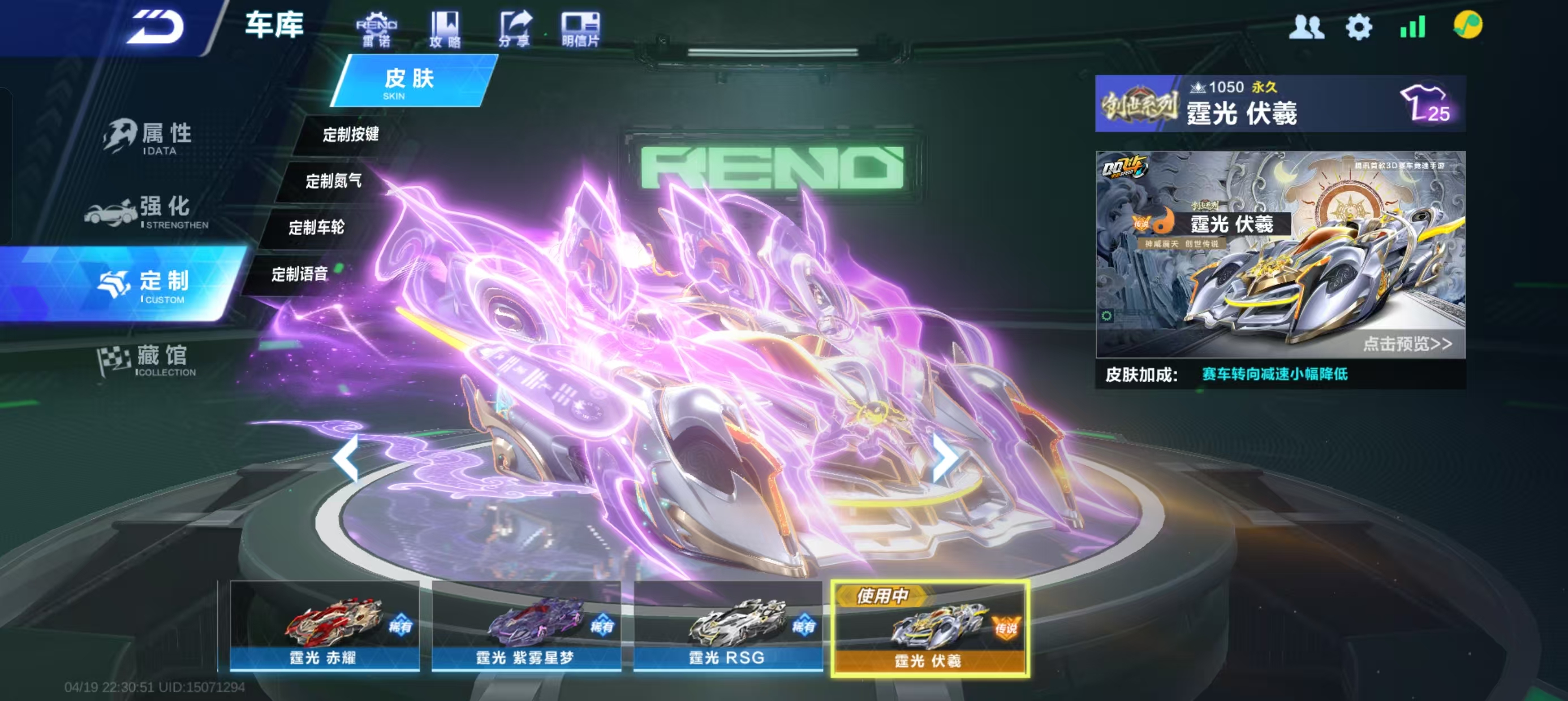Image resolution: width=1568 pixels, height=701 pixels.
Task: Select the 定制 CUSTOM tab
Action: [146, 285]
